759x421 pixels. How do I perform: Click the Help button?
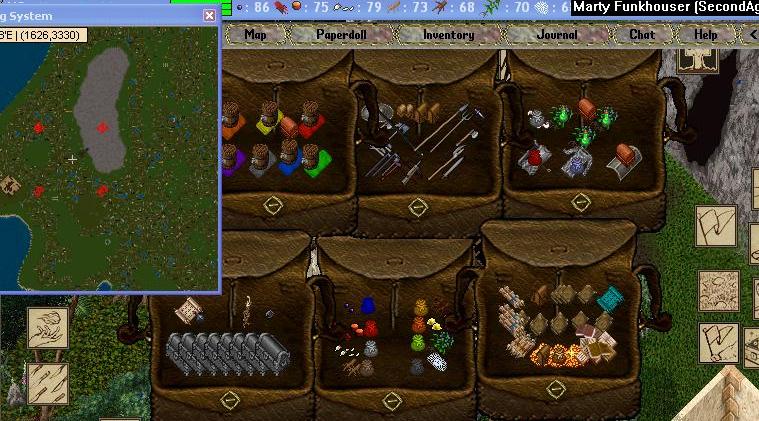[706, 34]
